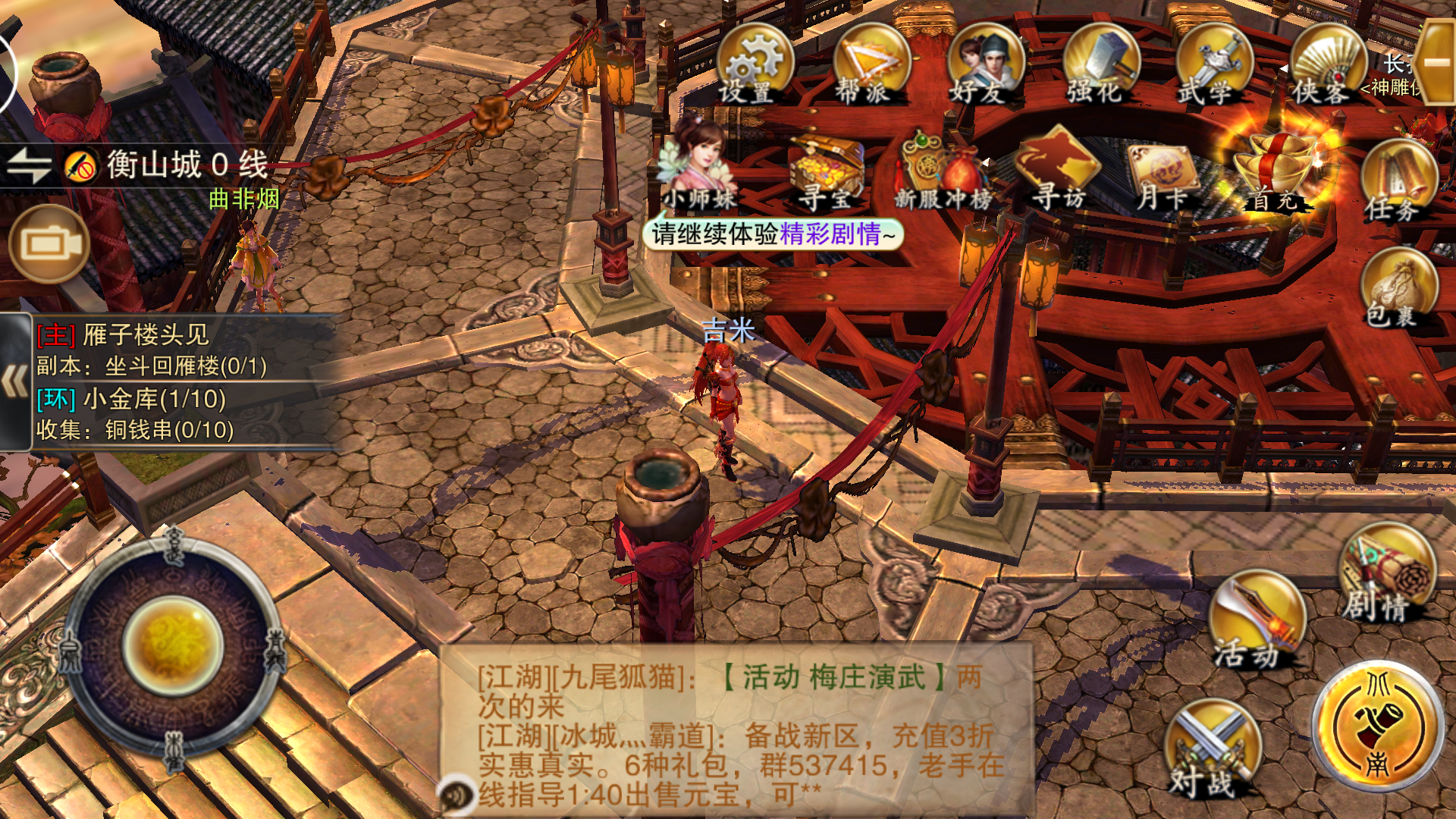Open the 武学 martial arts menu
Image resolution: width=1456 pixels, height=819 pixels.
1213,64
